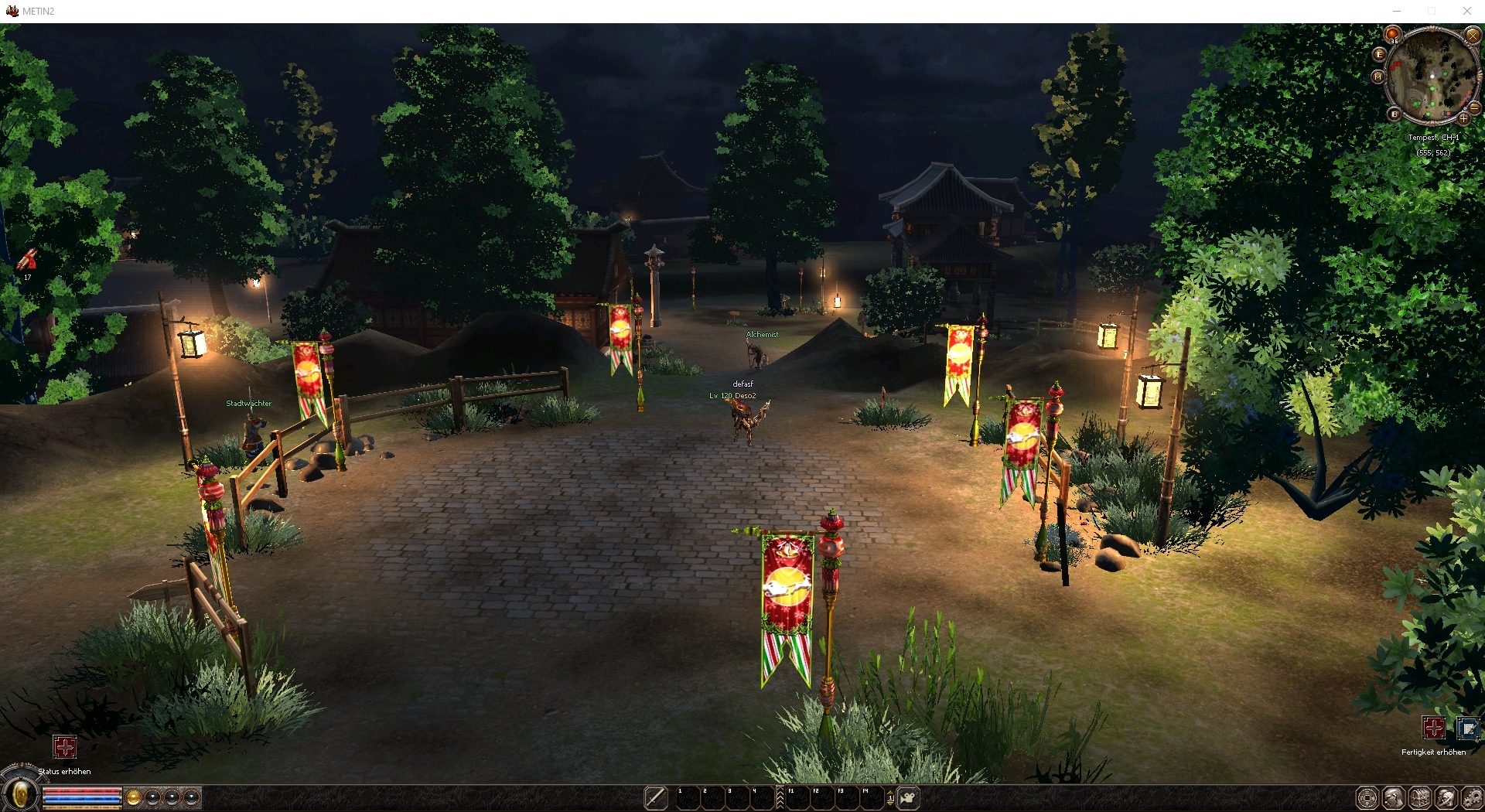
Task: Close the minimap with the X button
Action: (x=1473, y=36)
